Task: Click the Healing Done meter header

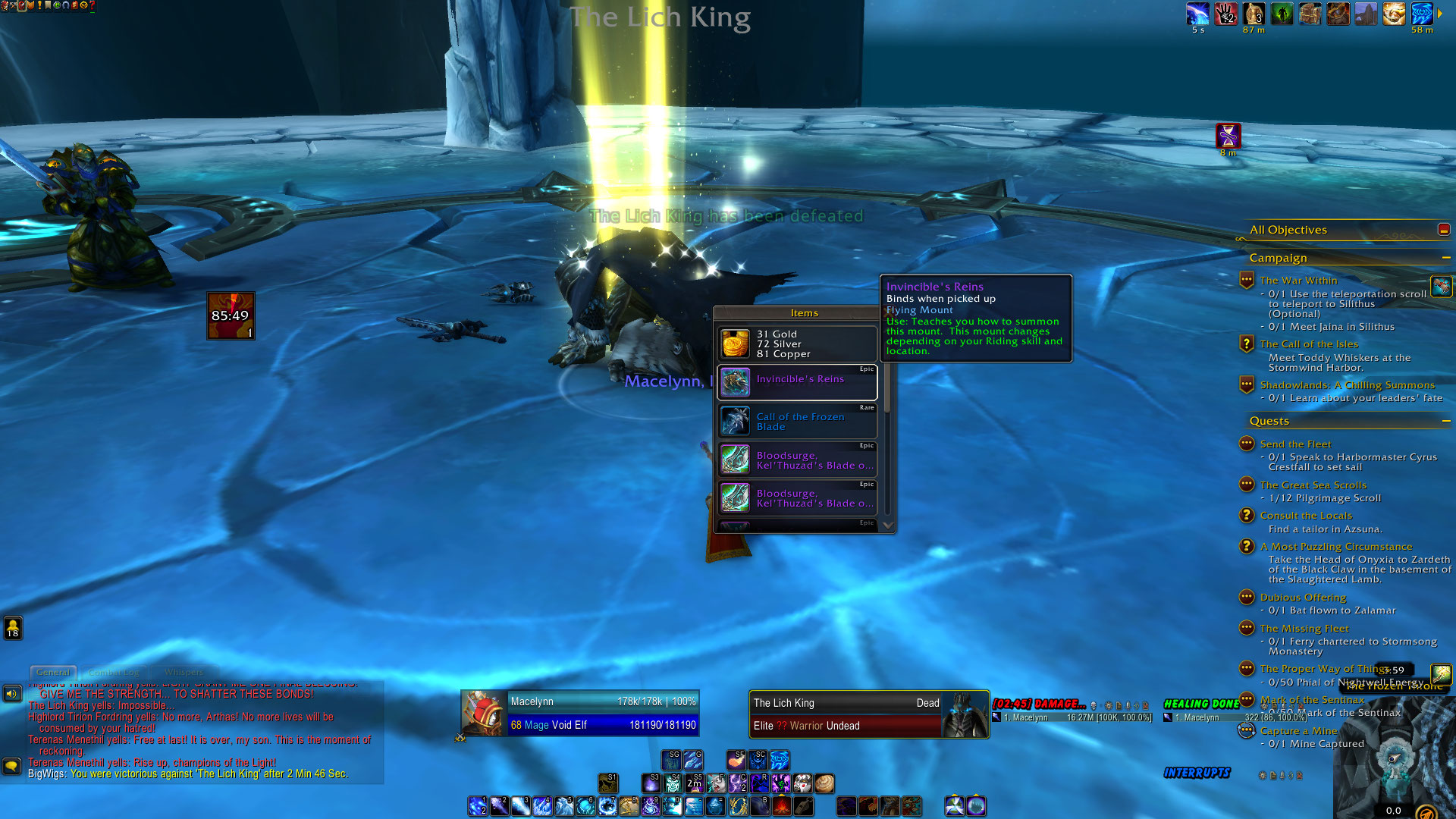Action: [1201, 704]
